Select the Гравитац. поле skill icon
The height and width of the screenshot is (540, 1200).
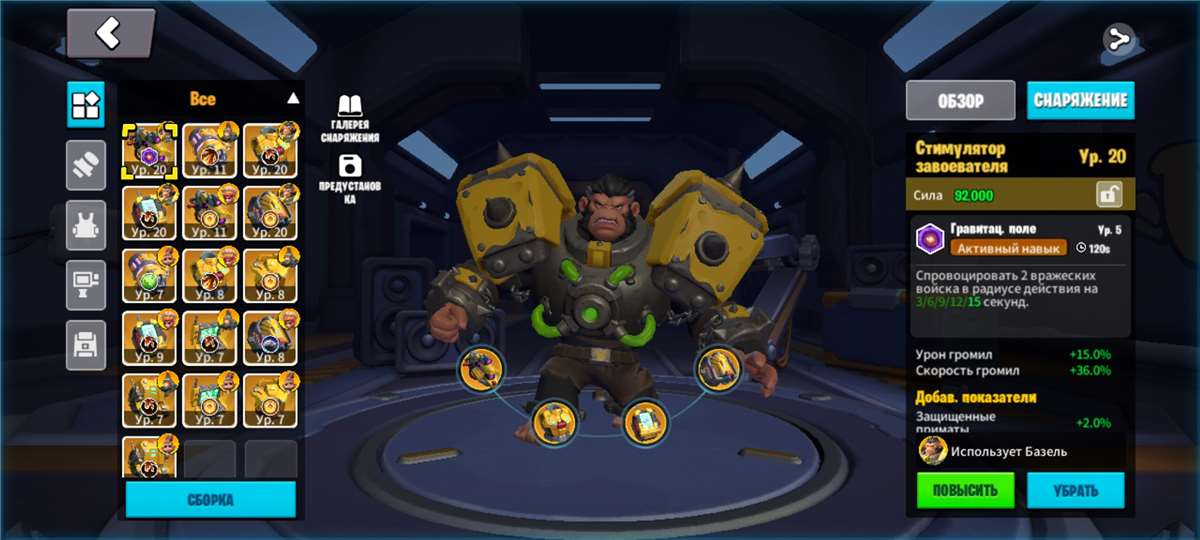click(931, 238)
